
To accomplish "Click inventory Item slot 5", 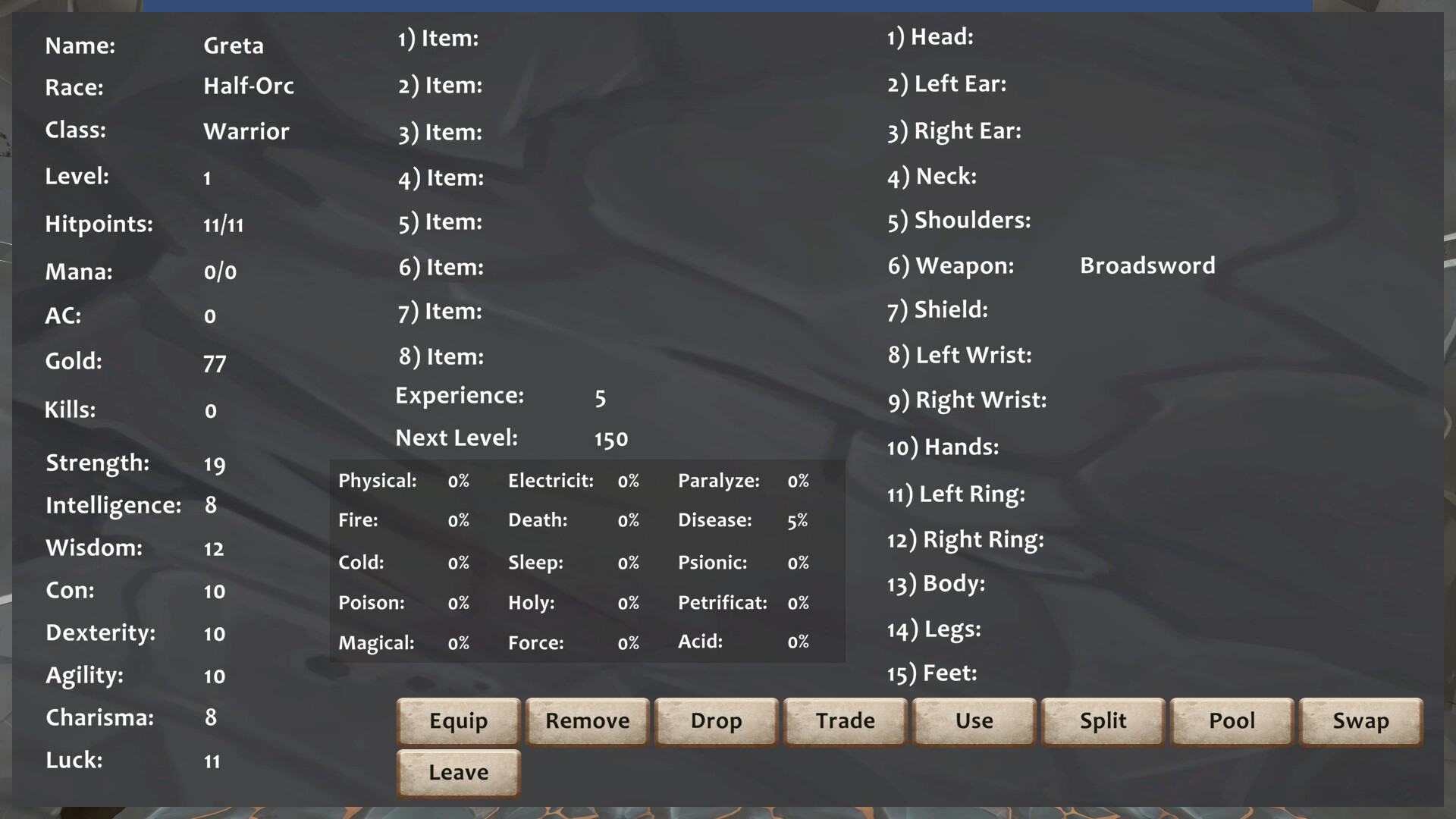I will [x=439, y=222].
